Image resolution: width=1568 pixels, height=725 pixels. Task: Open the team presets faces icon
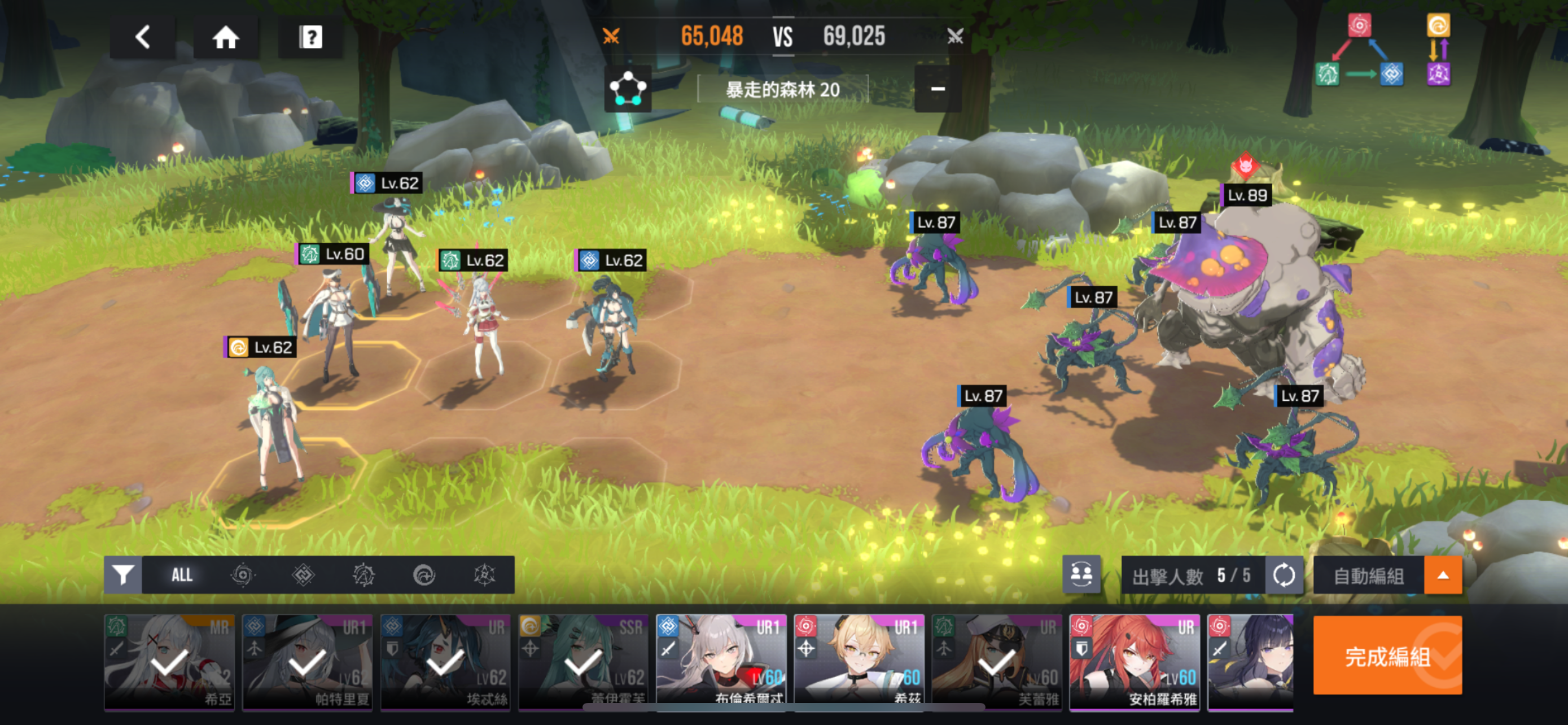[1081, 574]
